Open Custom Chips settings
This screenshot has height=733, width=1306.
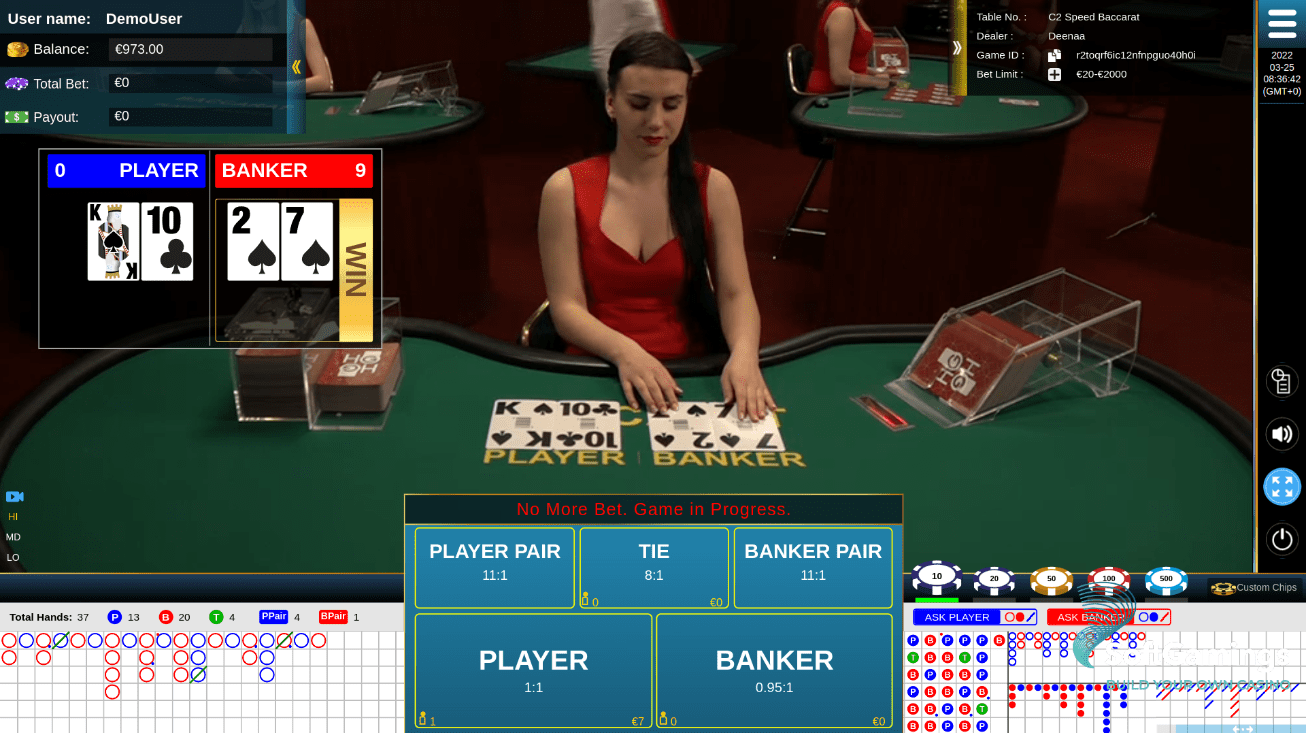(1254, 588)
